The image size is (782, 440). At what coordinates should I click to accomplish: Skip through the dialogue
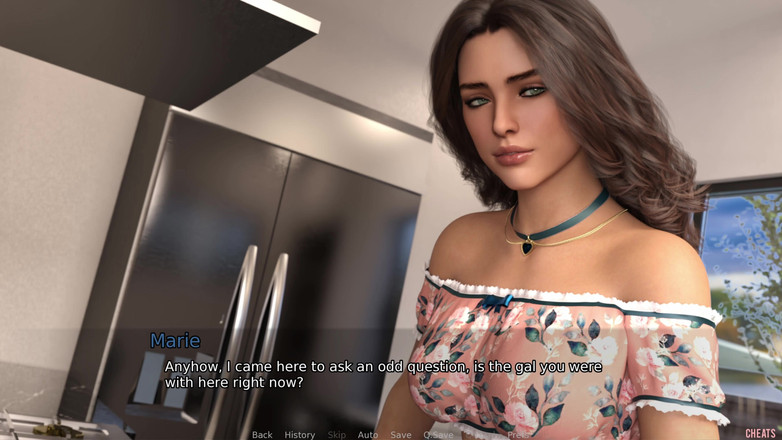click(336, 435)
